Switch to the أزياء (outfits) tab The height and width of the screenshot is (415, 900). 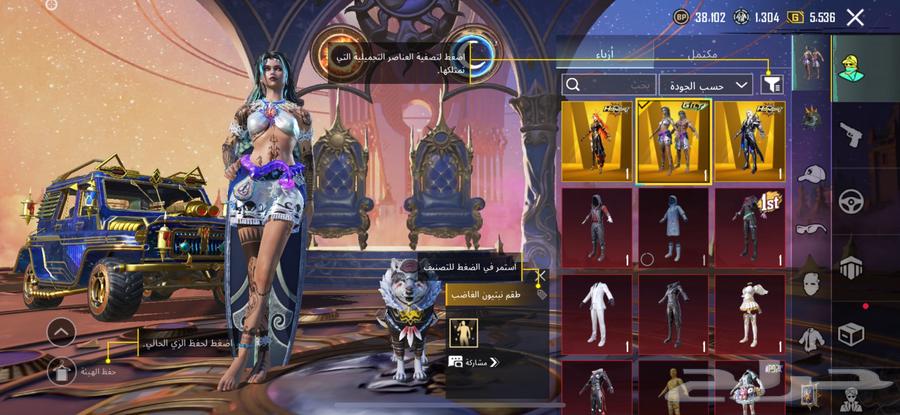coord(619,53)
